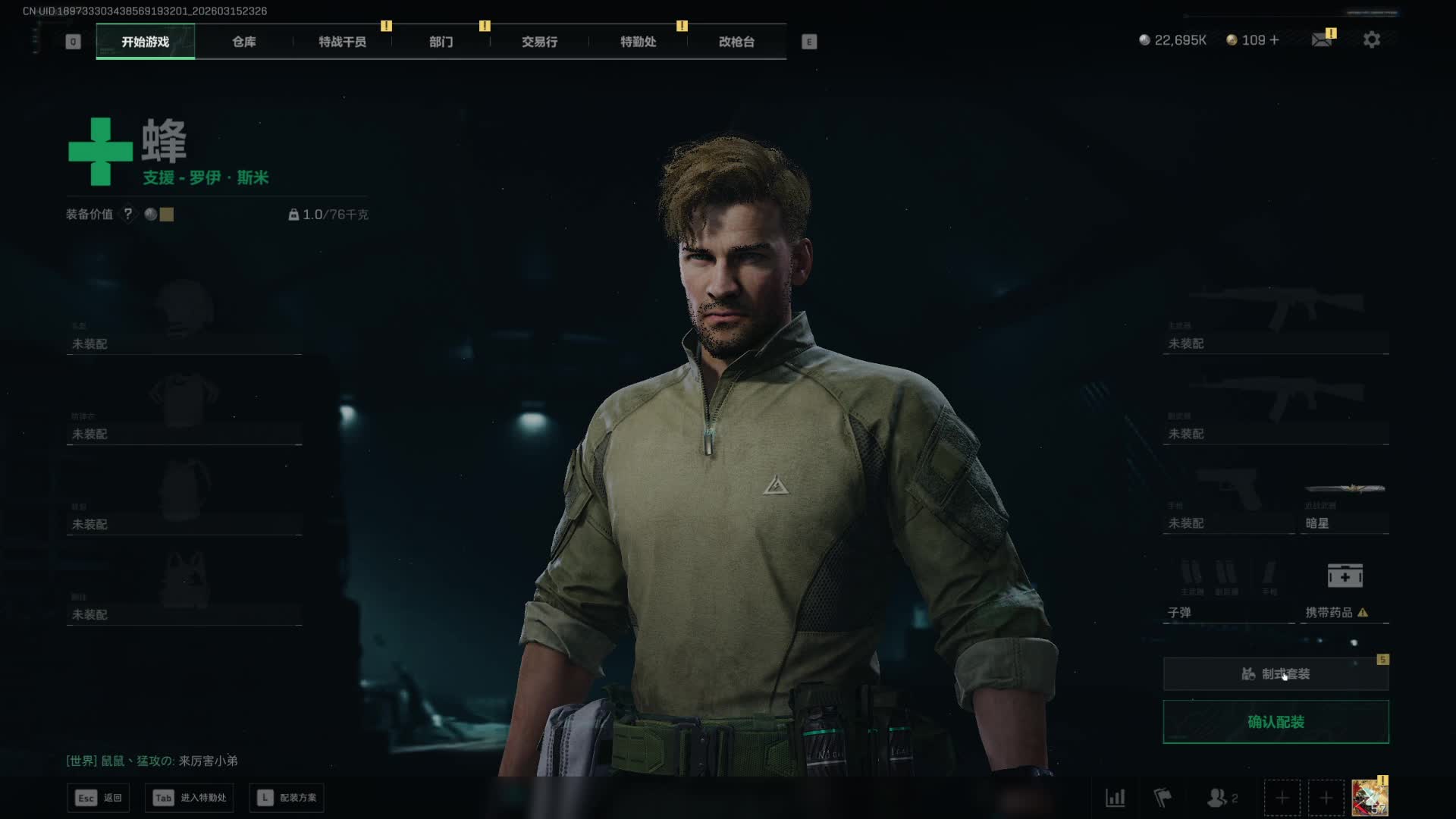
Task: Select the 部门 tab
Action: pyautogui.click(x=441, y=42)
